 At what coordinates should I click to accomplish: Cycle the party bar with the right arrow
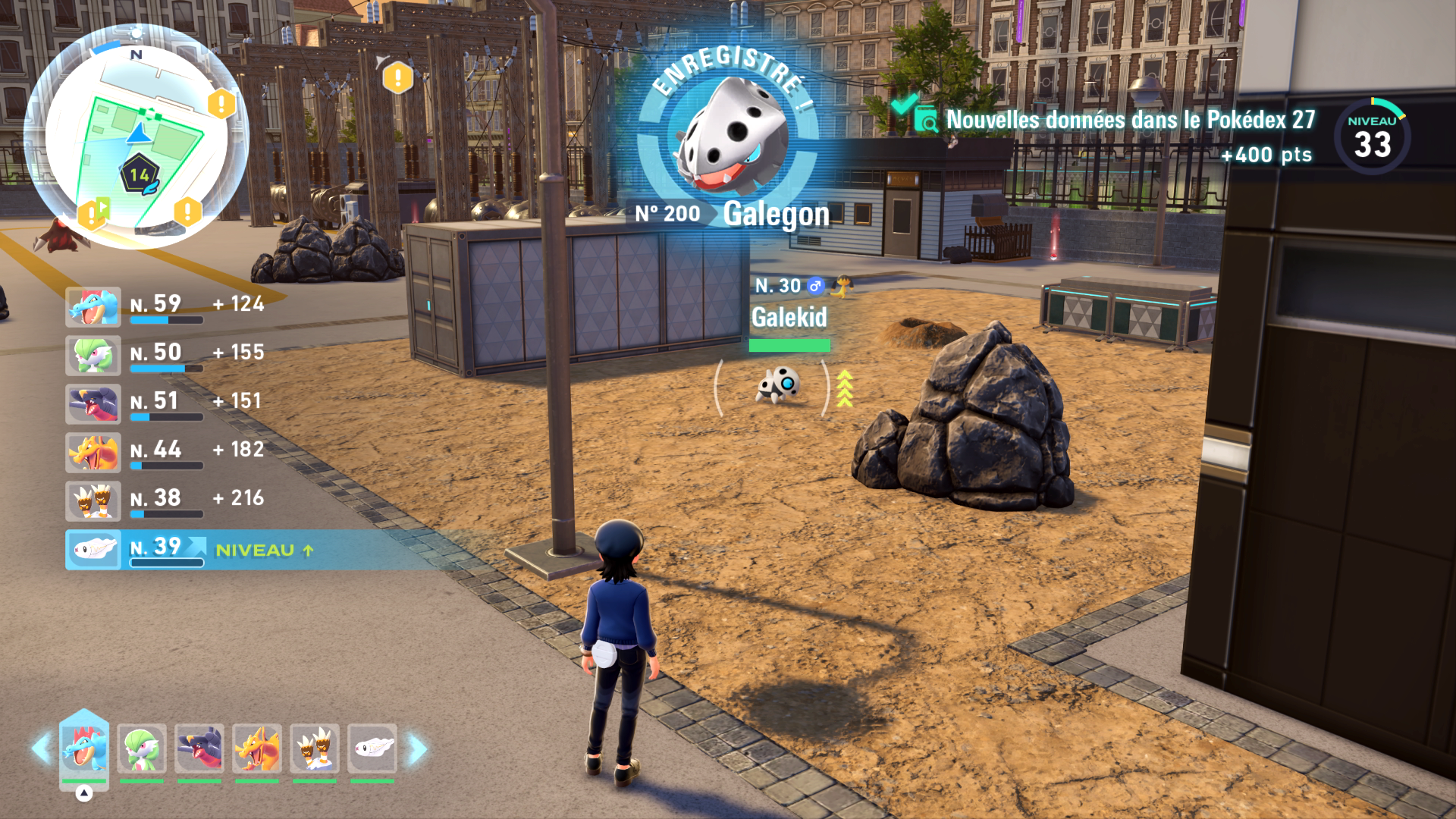click(x=417, y=749)
